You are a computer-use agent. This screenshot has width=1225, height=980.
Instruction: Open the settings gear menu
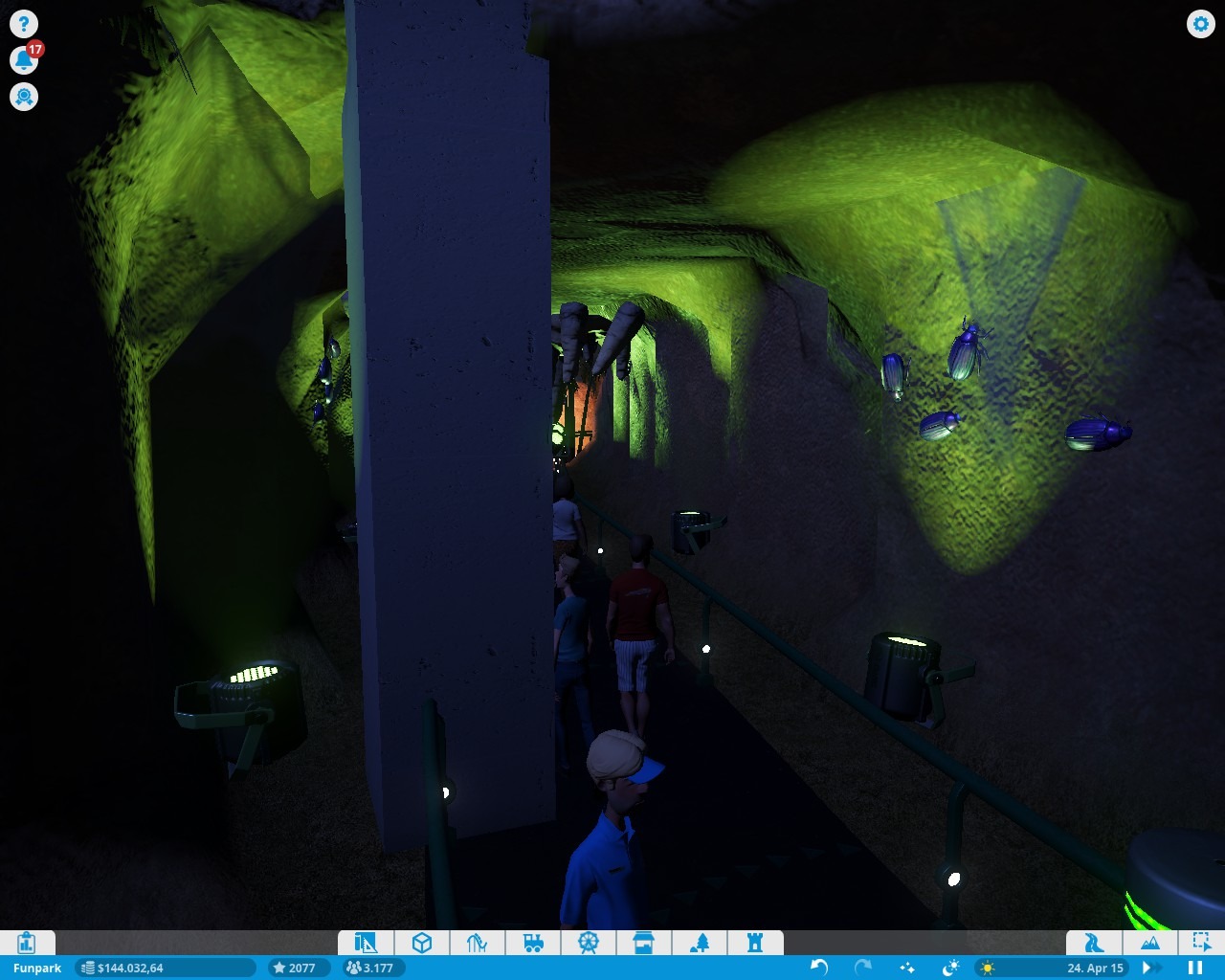[x=1200, y=24]
